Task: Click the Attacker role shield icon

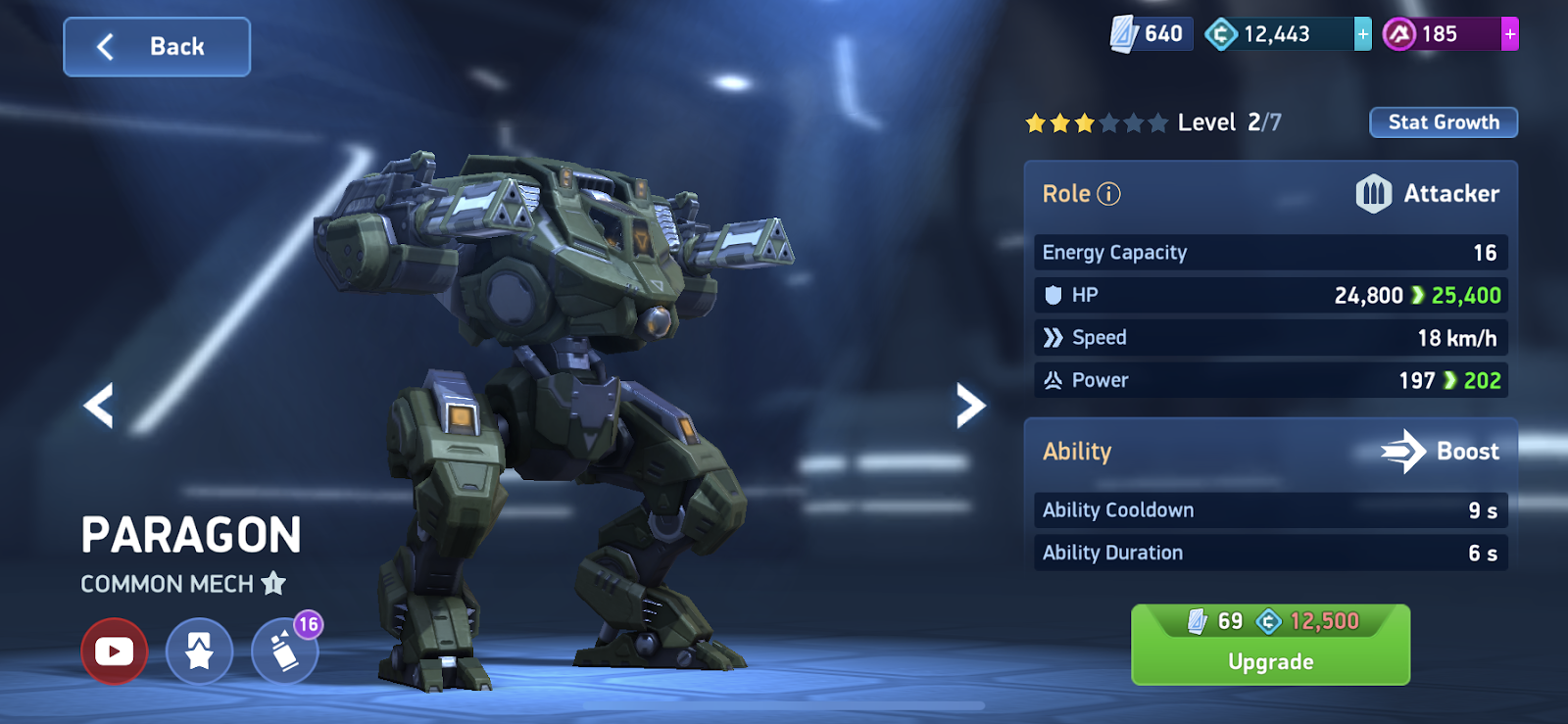Action: pos(1374,193)
